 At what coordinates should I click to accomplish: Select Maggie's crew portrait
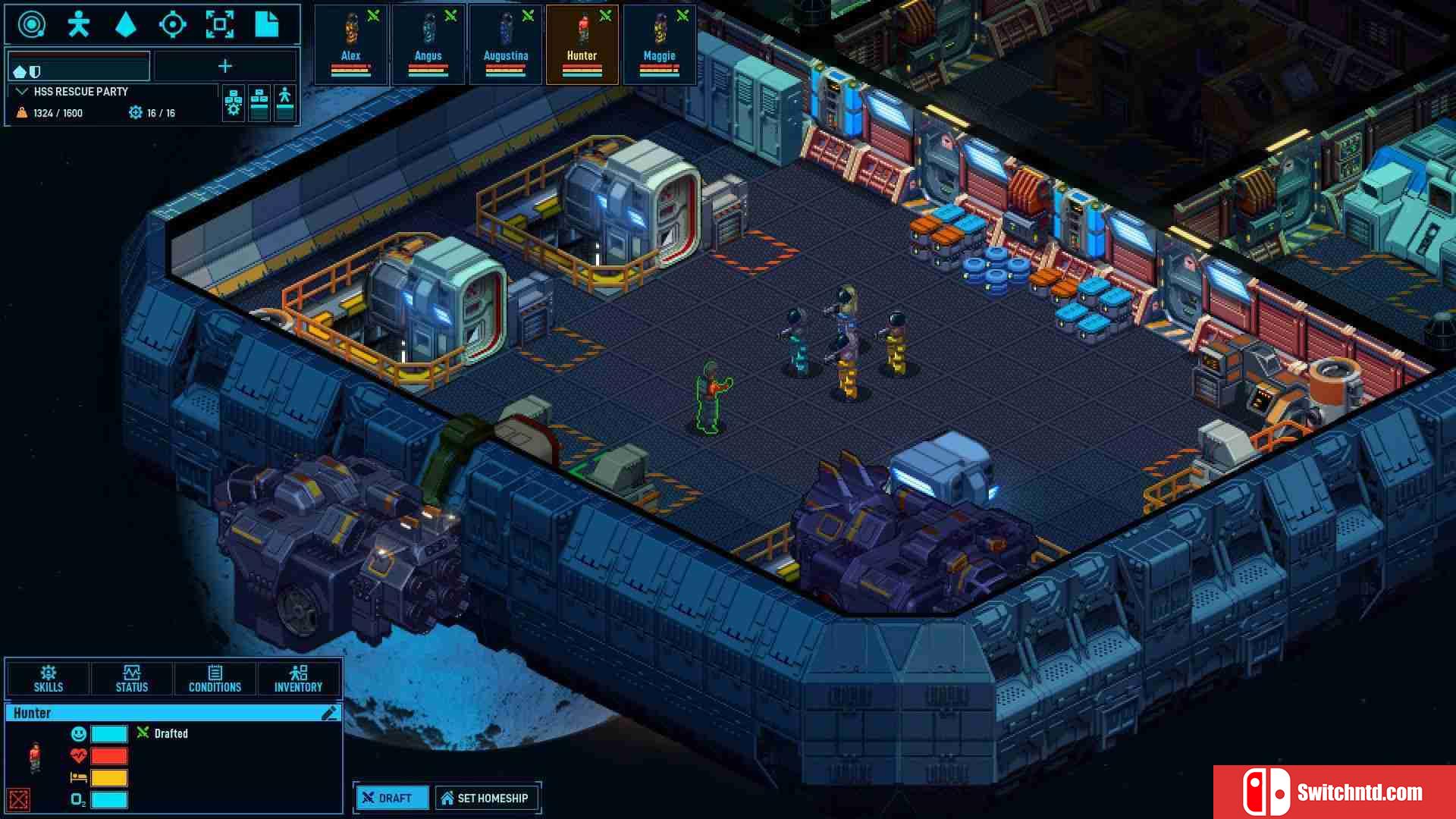pyautogui.click(x=660, y=44)
